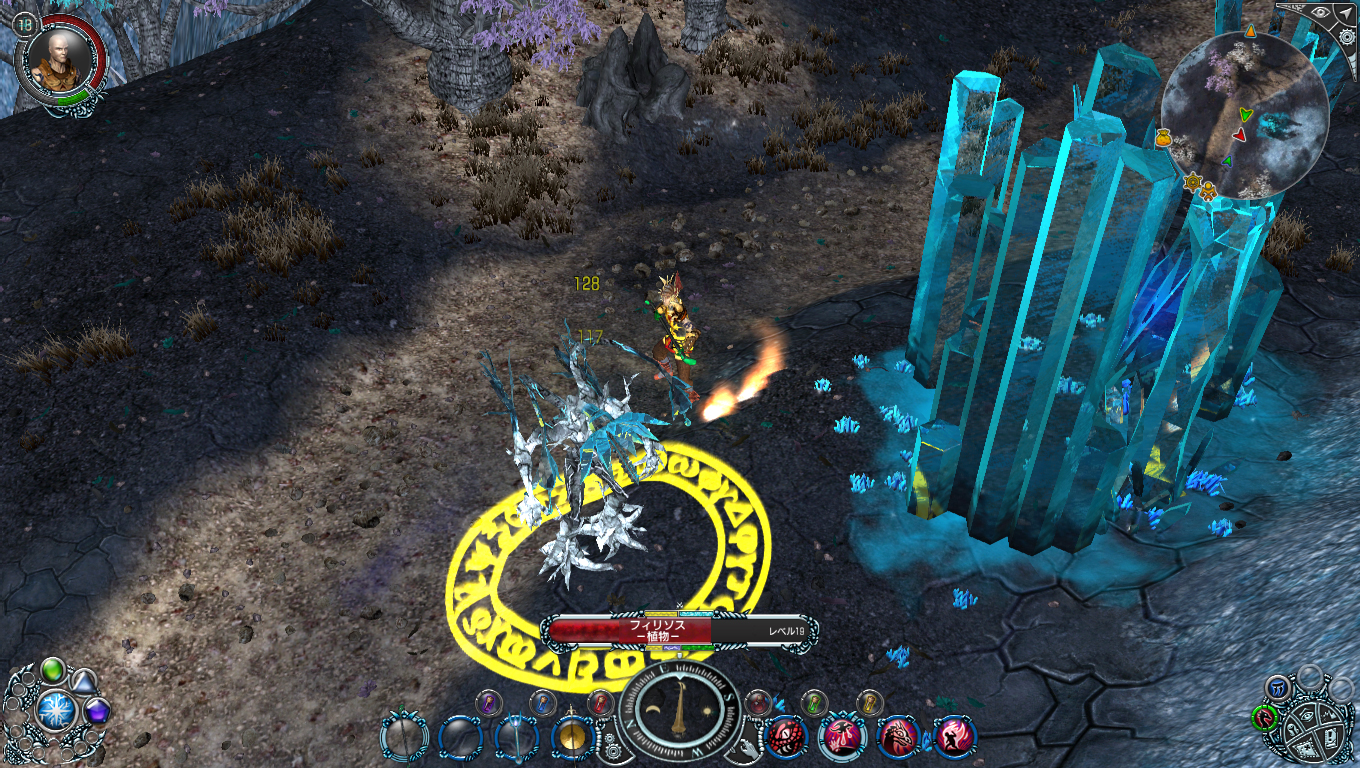Open the gears settings beside the compass
This screenshot has width=1360, height=768.
click(x=611, y=743)
